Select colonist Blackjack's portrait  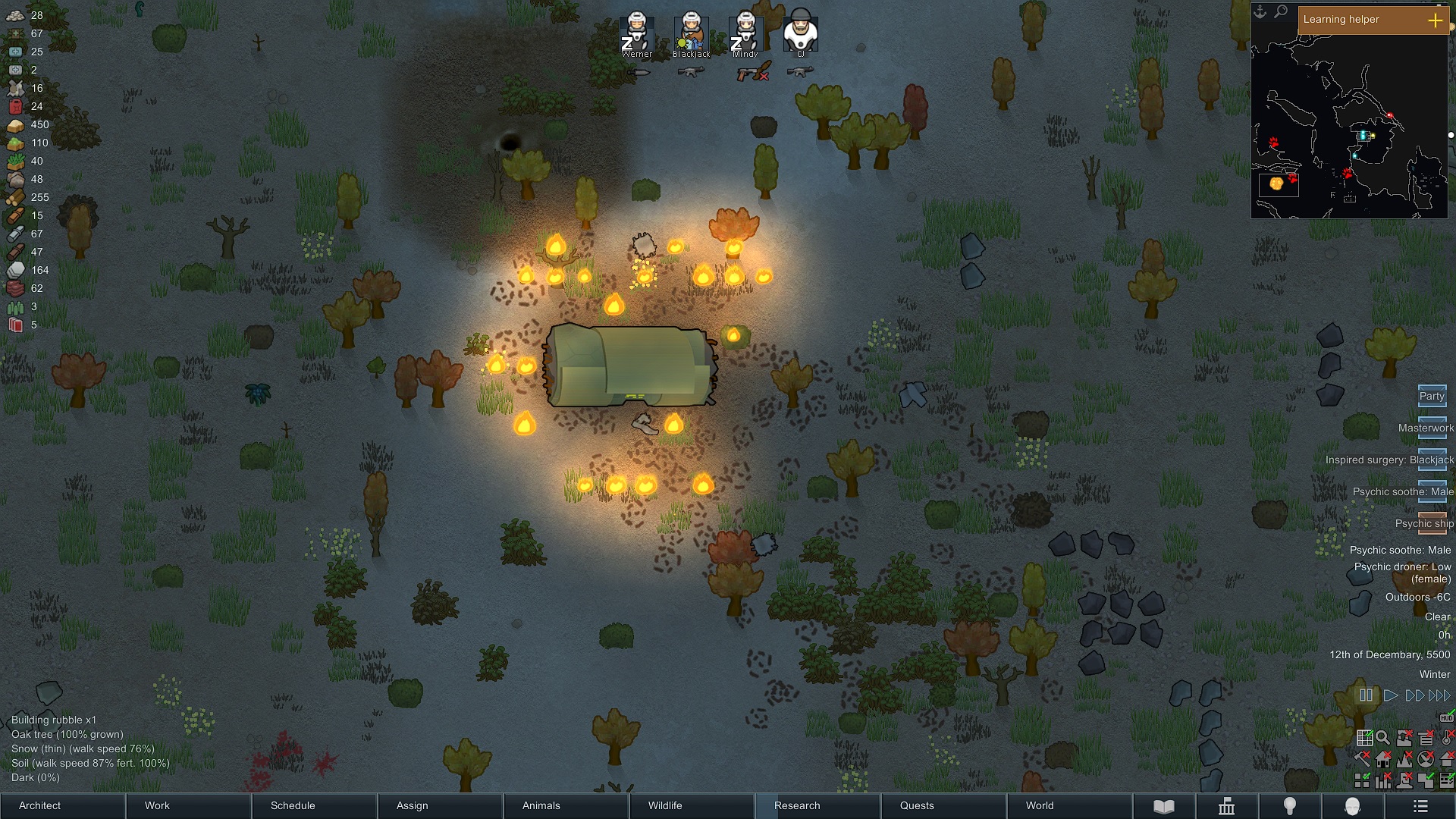click(x=691, y=34)
